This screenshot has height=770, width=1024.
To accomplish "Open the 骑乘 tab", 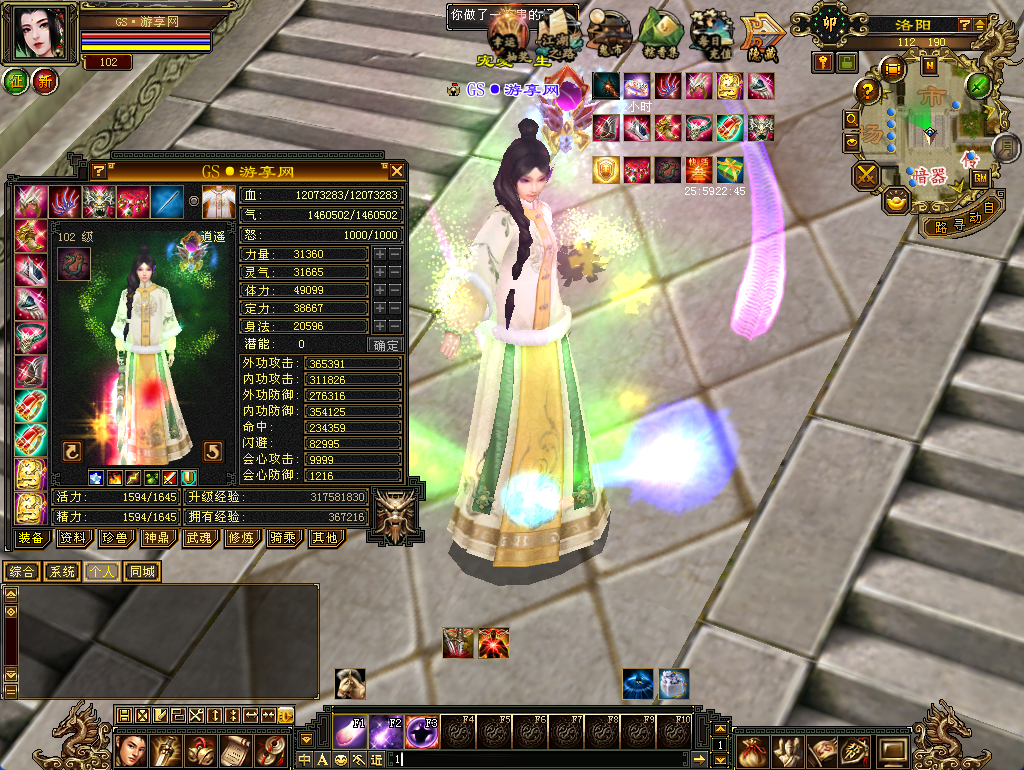I will pyautogui.click(x=282, y=538).
